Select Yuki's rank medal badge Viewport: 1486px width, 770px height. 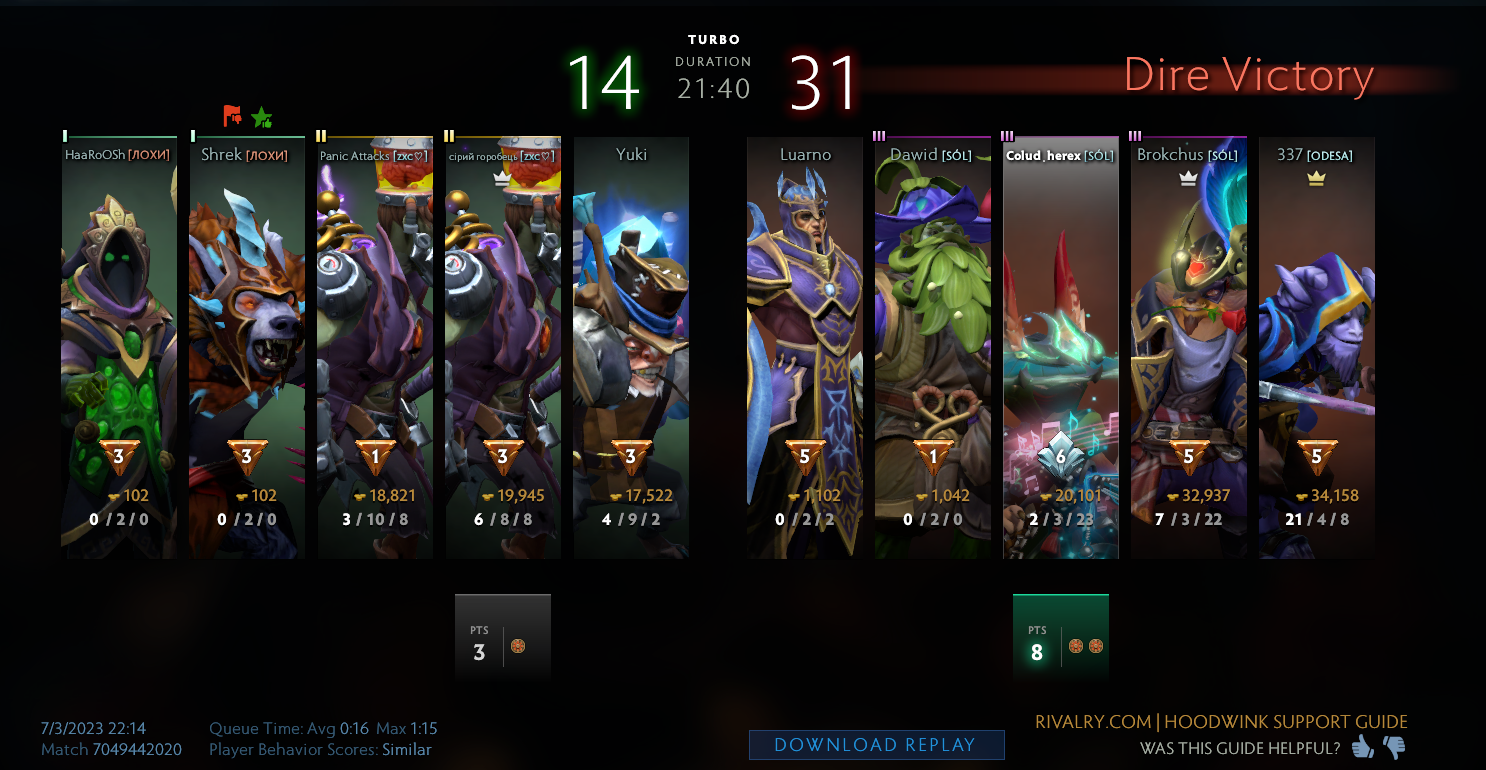[x=631, y=455]
